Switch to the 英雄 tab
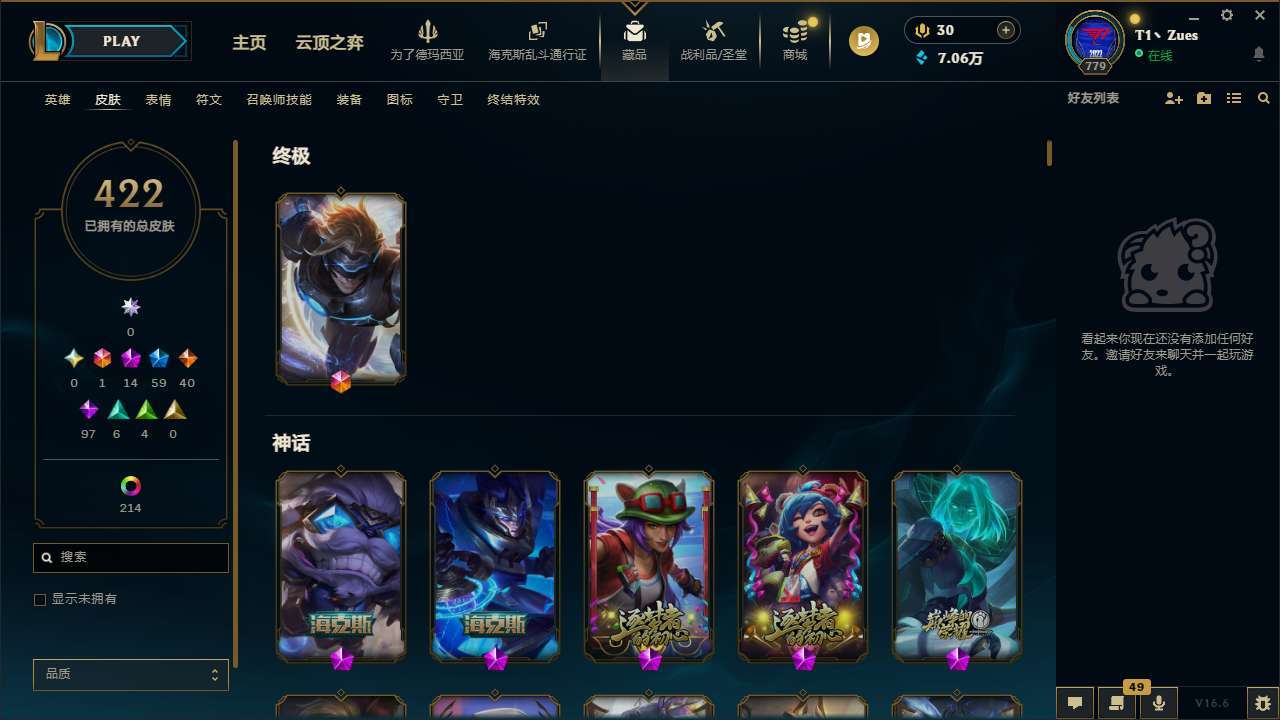Screen dimensions: 1280x720 [x=57, y=100]
